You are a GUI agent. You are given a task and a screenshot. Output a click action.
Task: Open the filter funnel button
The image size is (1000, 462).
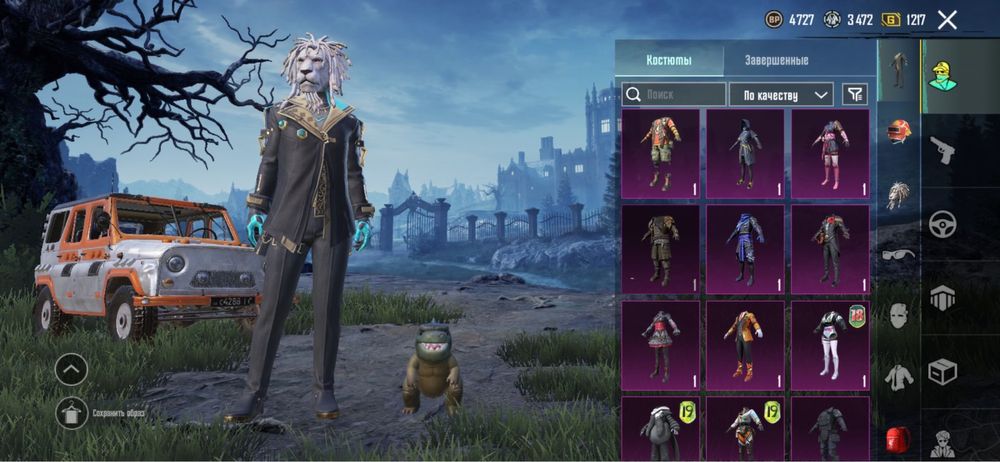(x=854, y=94)
